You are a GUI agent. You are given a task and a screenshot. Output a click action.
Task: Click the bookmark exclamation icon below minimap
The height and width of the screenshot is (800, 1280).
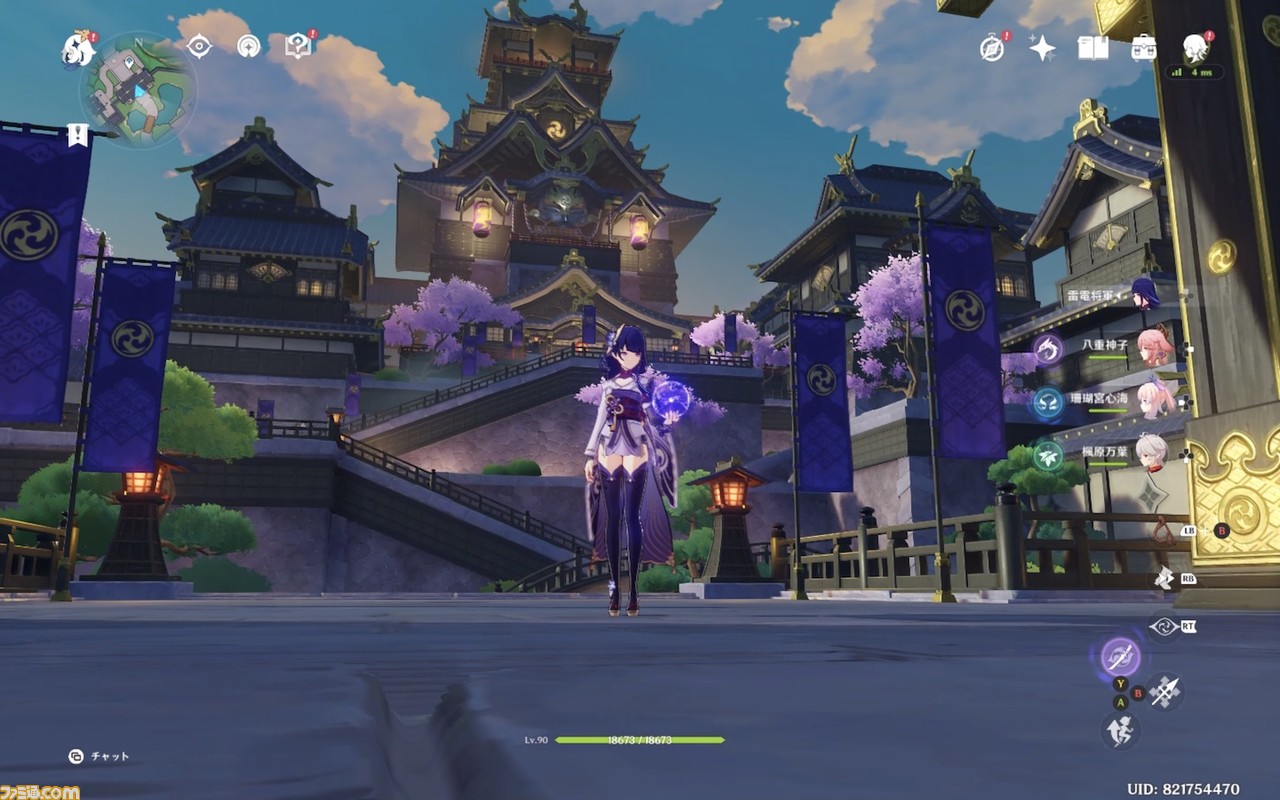tap(77, 135)
